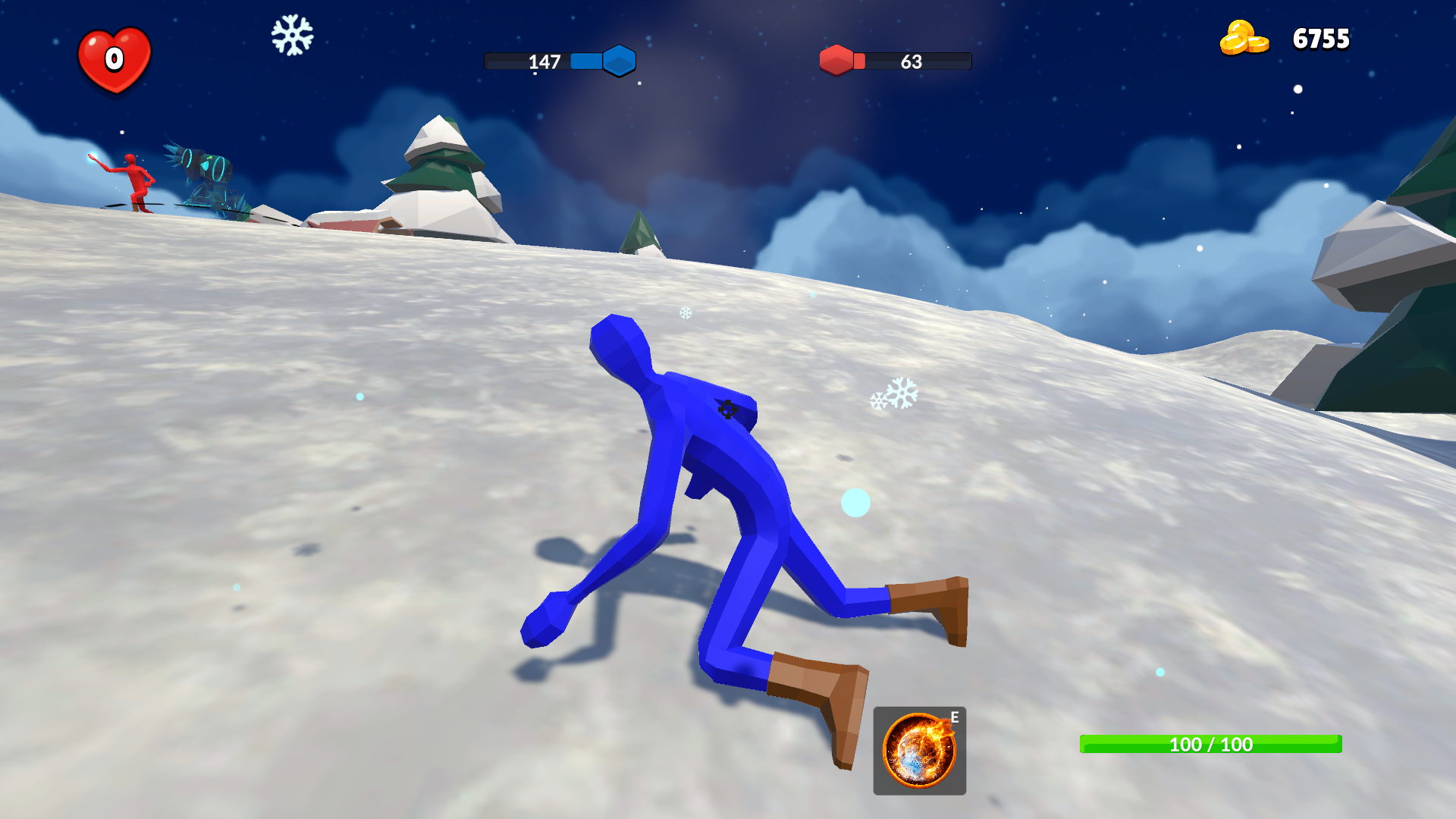The width and height of the screenshot is (1456, 819).
Task: Click the glowing turret structure near the skier
Action: tap(205, 174)
